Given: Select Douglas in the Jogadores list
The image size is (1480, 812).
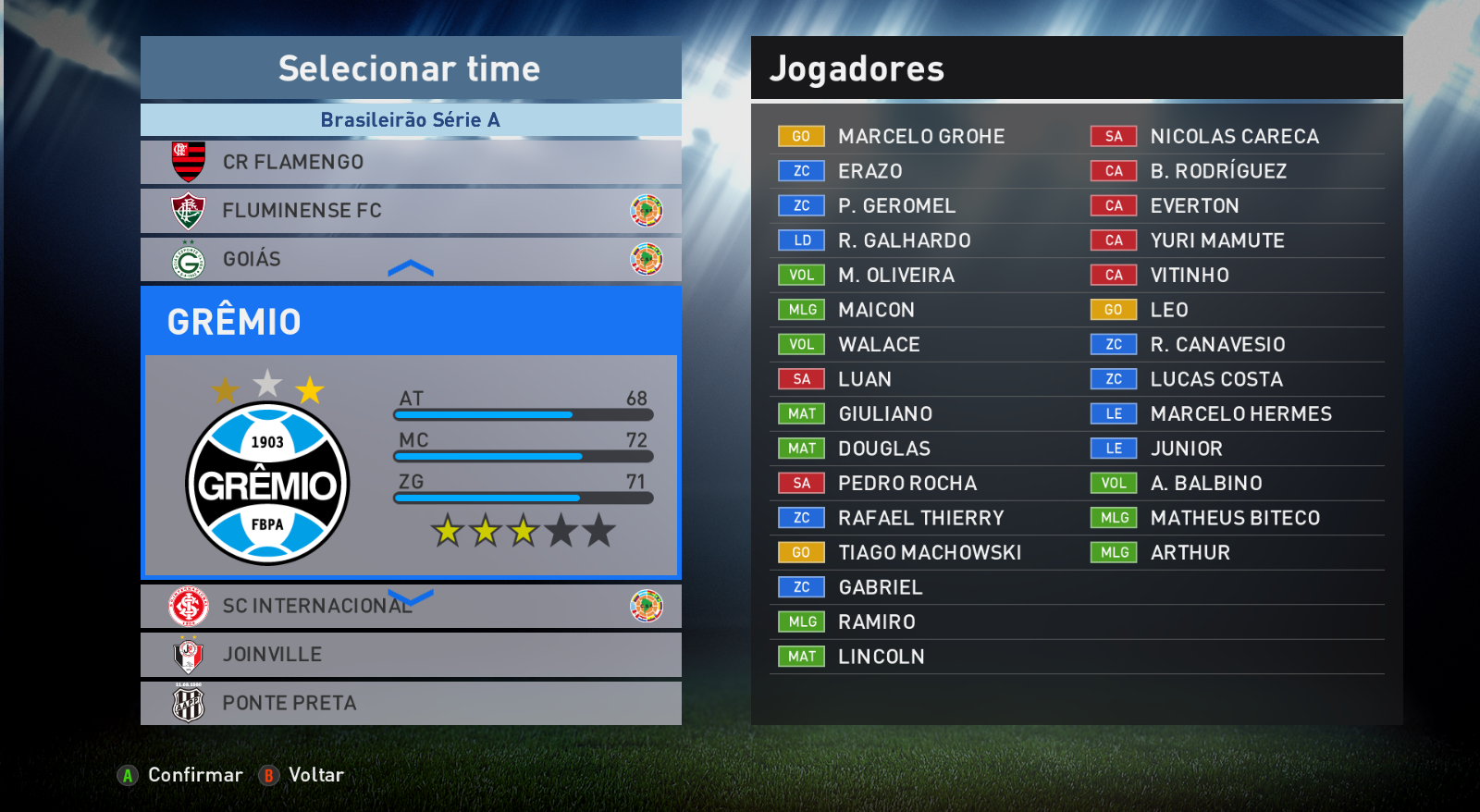Looking at the screenshot, I should pyautogui.click(x=883, y=449).
